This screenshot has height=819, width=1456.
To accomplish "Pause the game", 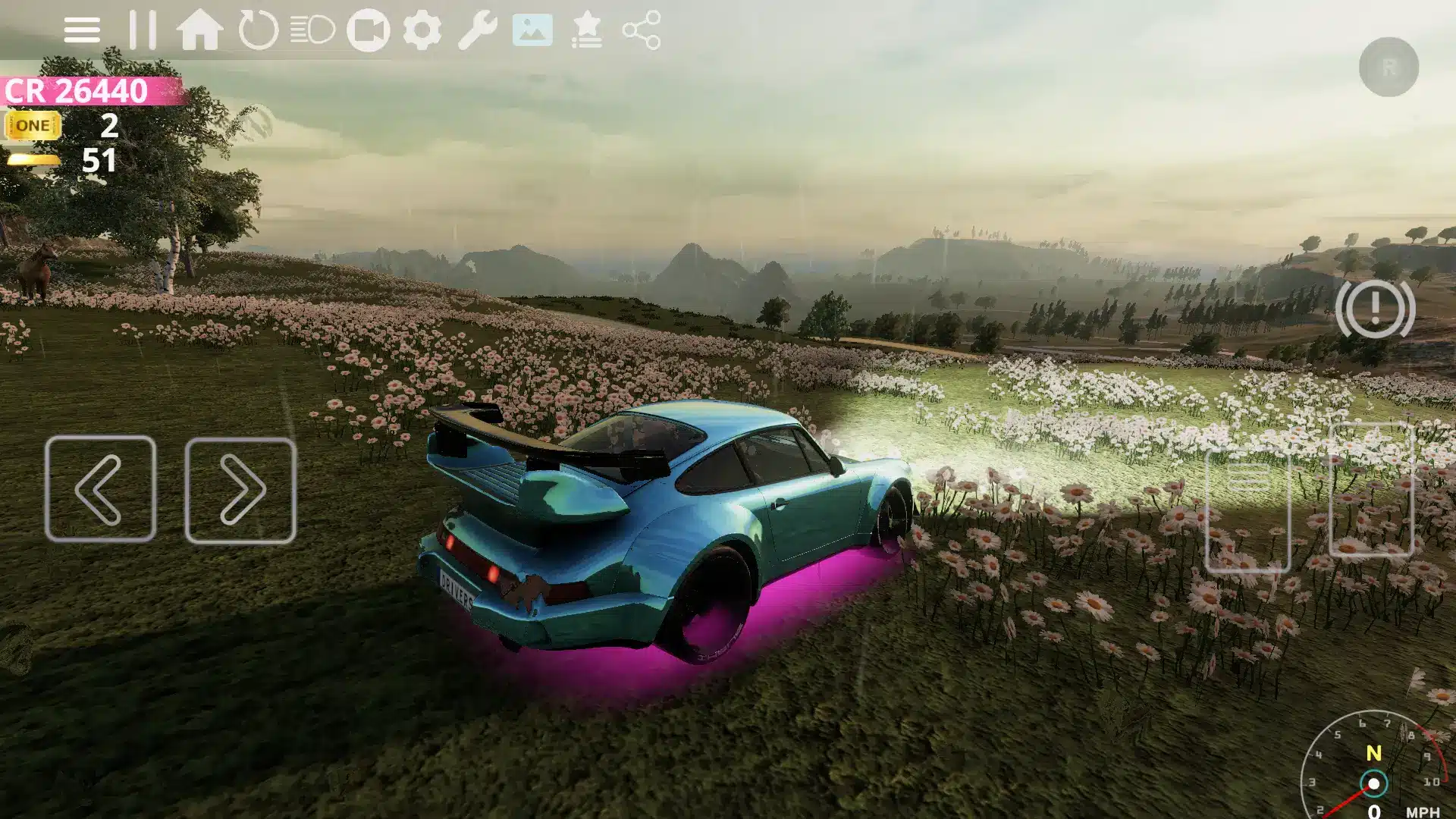I will click(x=142, y=30).
